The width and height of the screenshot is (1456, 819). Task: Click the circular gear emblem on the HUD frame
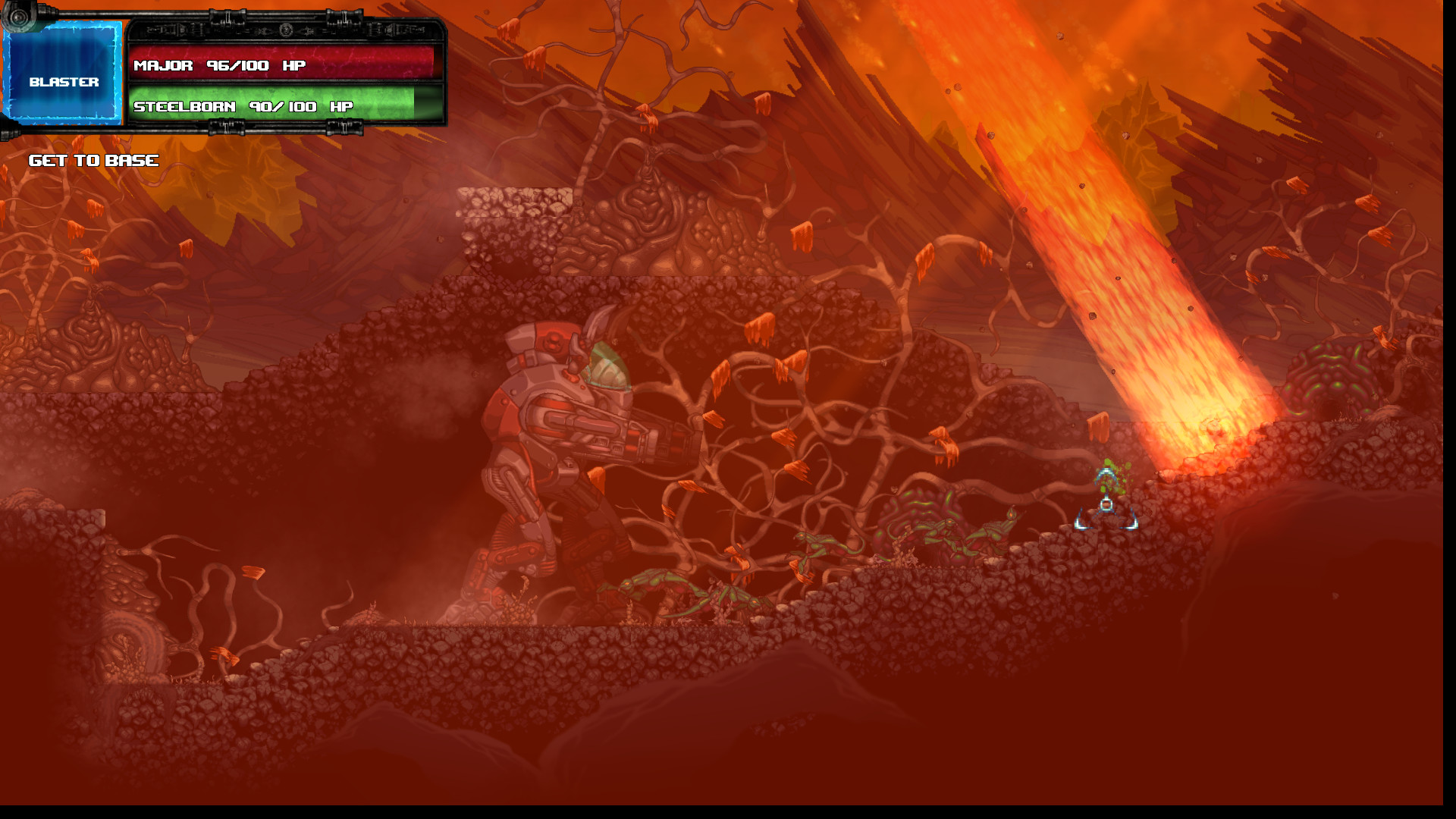click(285, 30)
